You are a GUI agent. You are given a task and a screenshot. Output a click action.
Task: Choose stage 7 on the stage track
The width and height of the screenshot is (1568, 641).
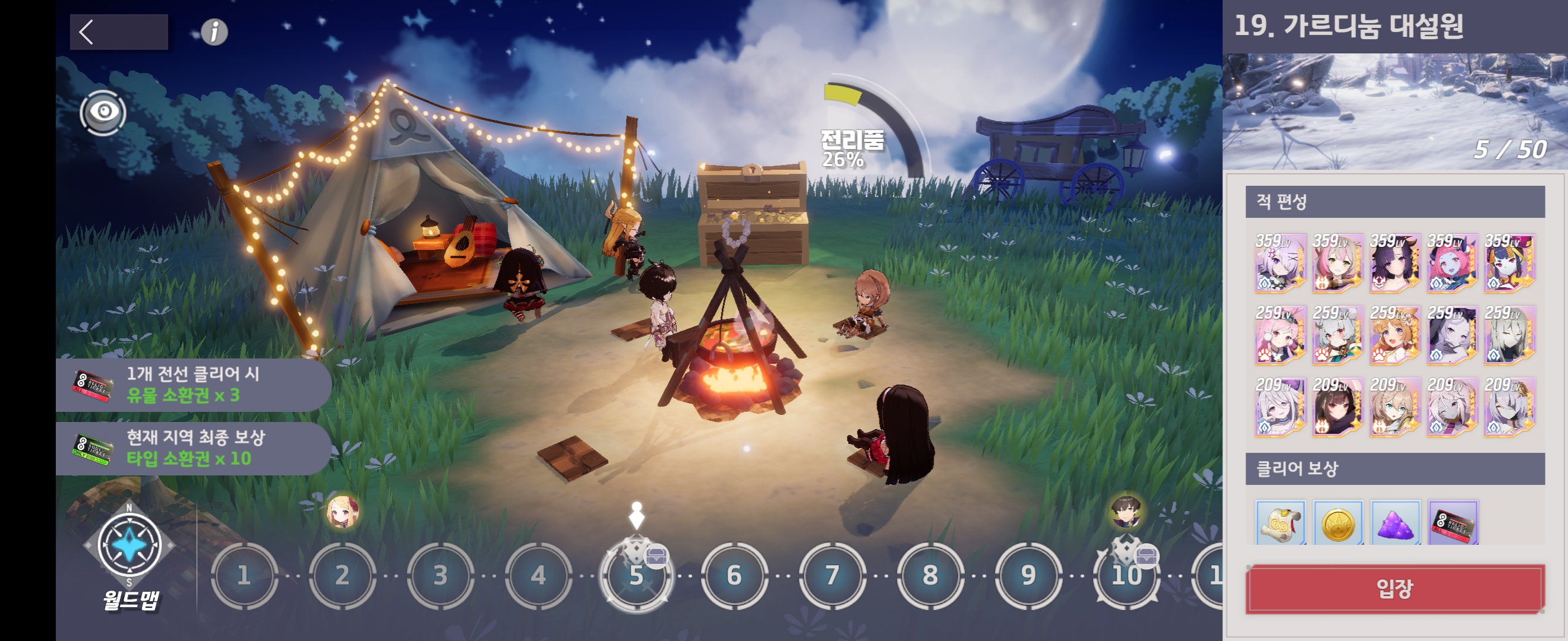click(x=832, y=575)
